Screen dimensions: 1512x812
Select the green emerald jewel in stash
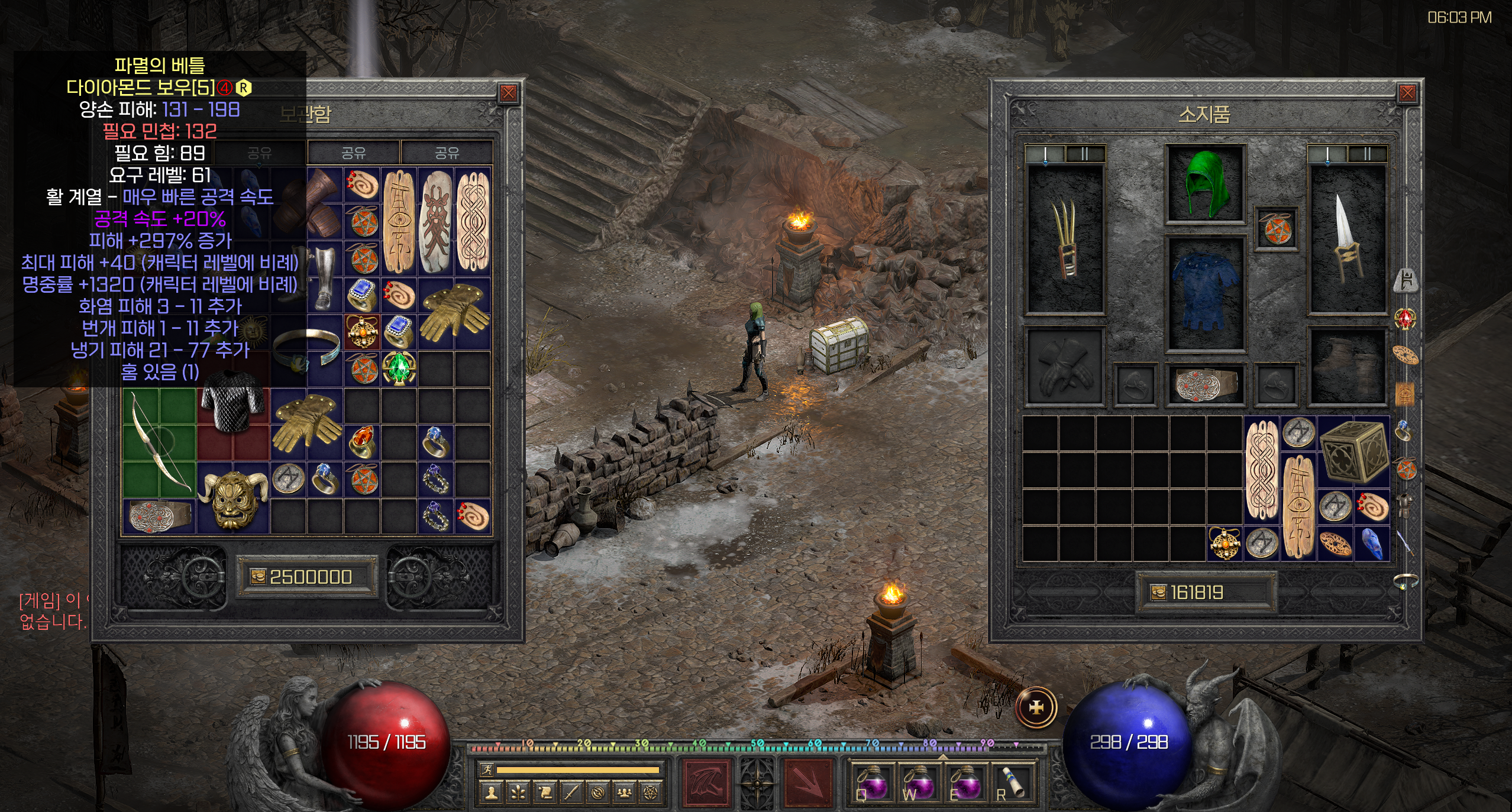(x=399, y=368)
